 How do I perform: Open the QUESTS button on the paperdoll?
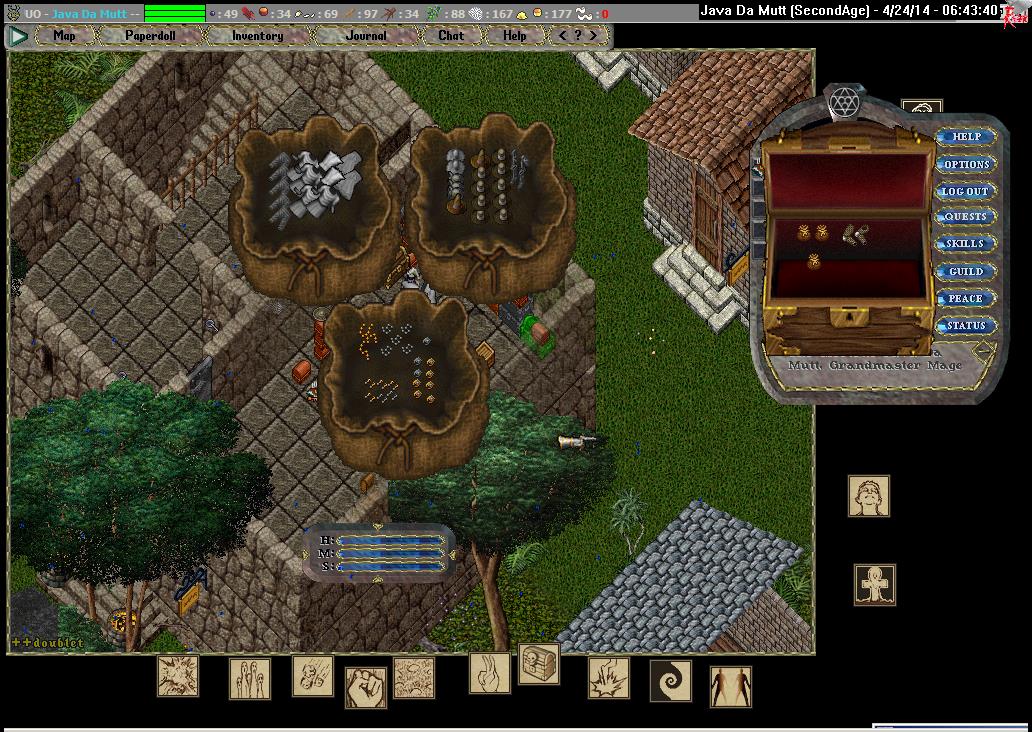pos(966,217)
